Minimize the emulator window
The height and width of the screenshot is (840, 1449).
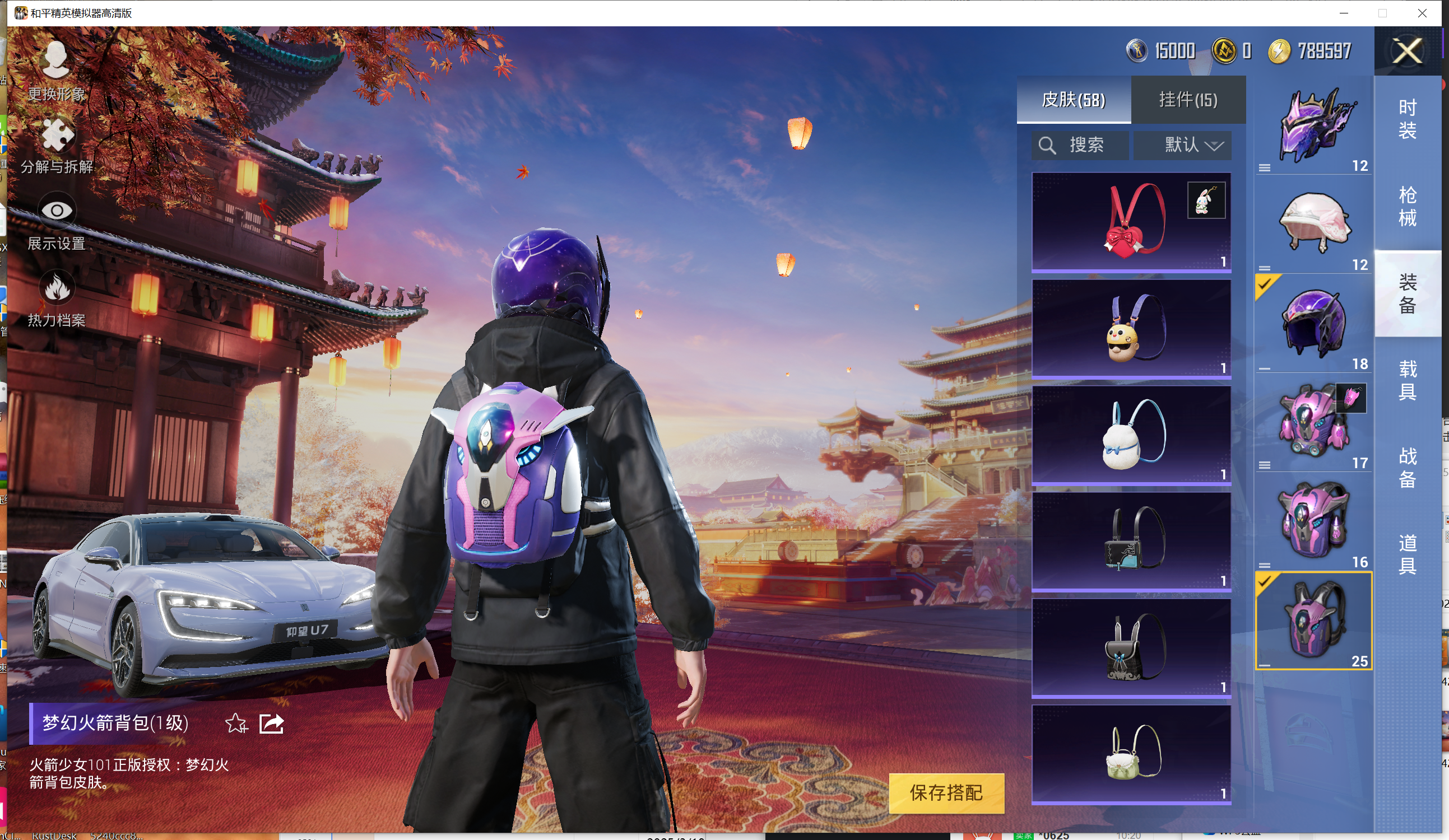pos(1344,13)
